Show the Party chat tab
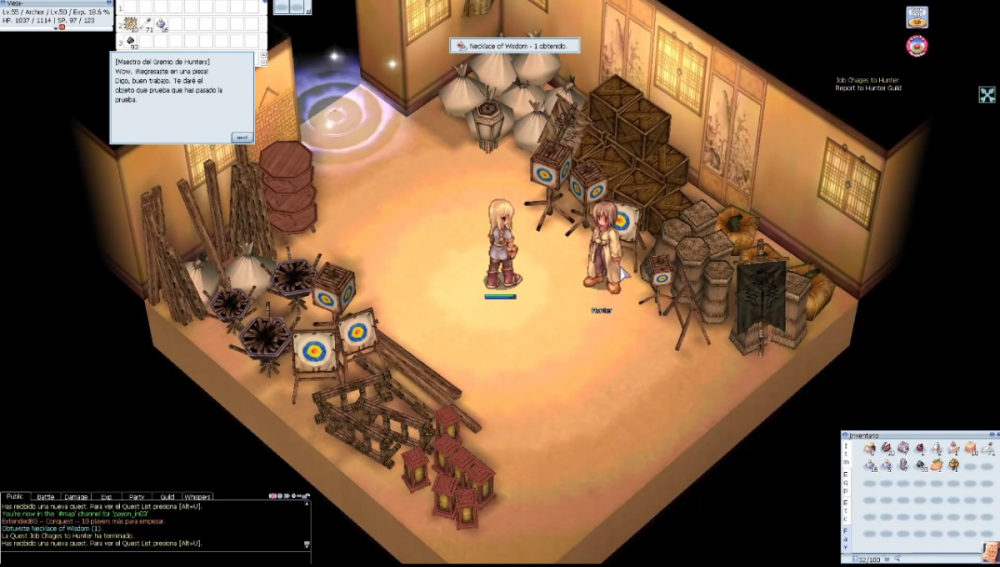Viewport: 1000px width, 567px height. [136, 496]
